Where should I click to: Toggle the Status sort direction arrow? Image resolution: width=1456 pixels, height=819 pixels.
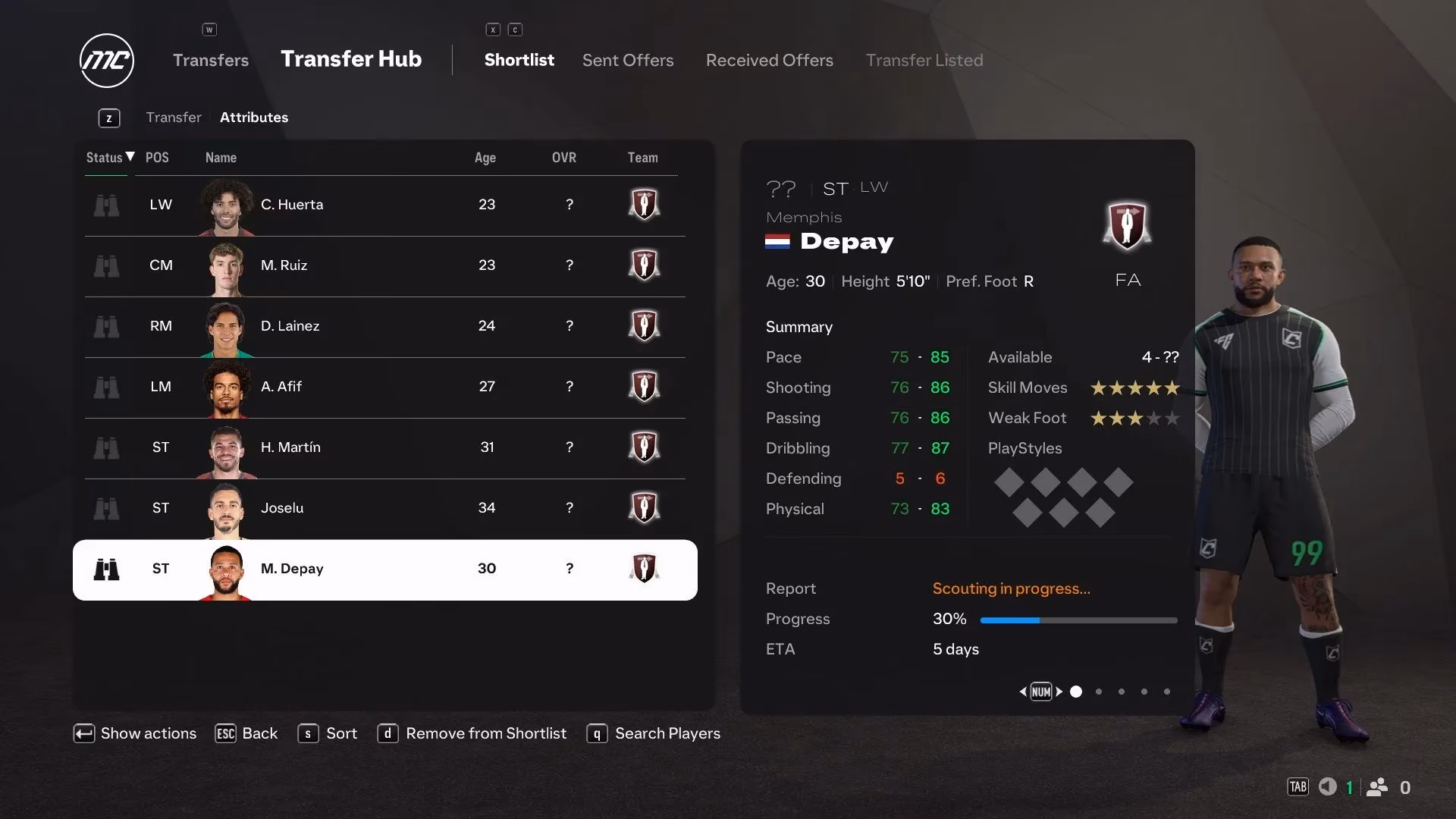[x=129, y=158]
